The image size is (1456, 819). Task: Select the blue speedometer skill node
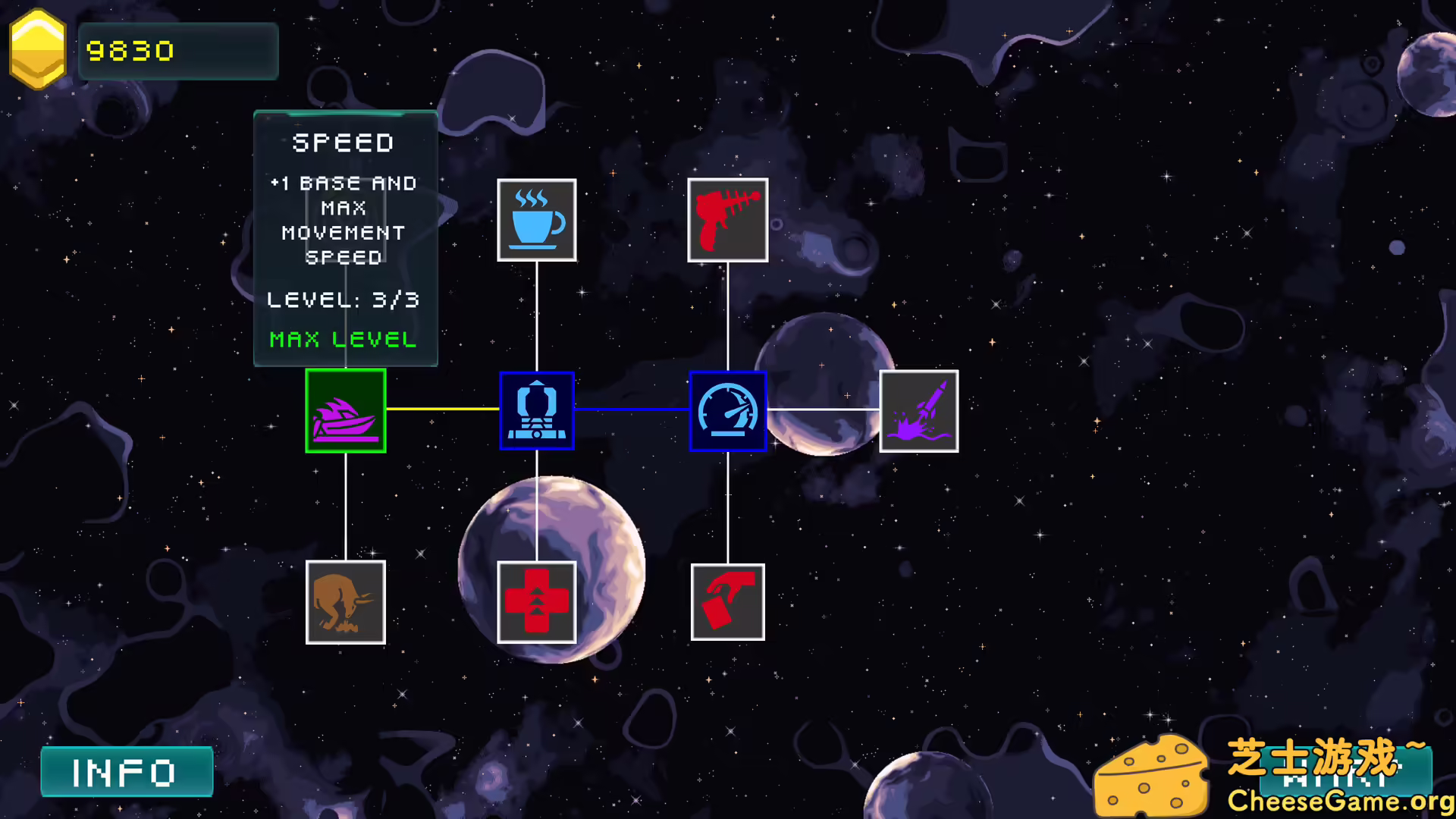tap(727, 410)
